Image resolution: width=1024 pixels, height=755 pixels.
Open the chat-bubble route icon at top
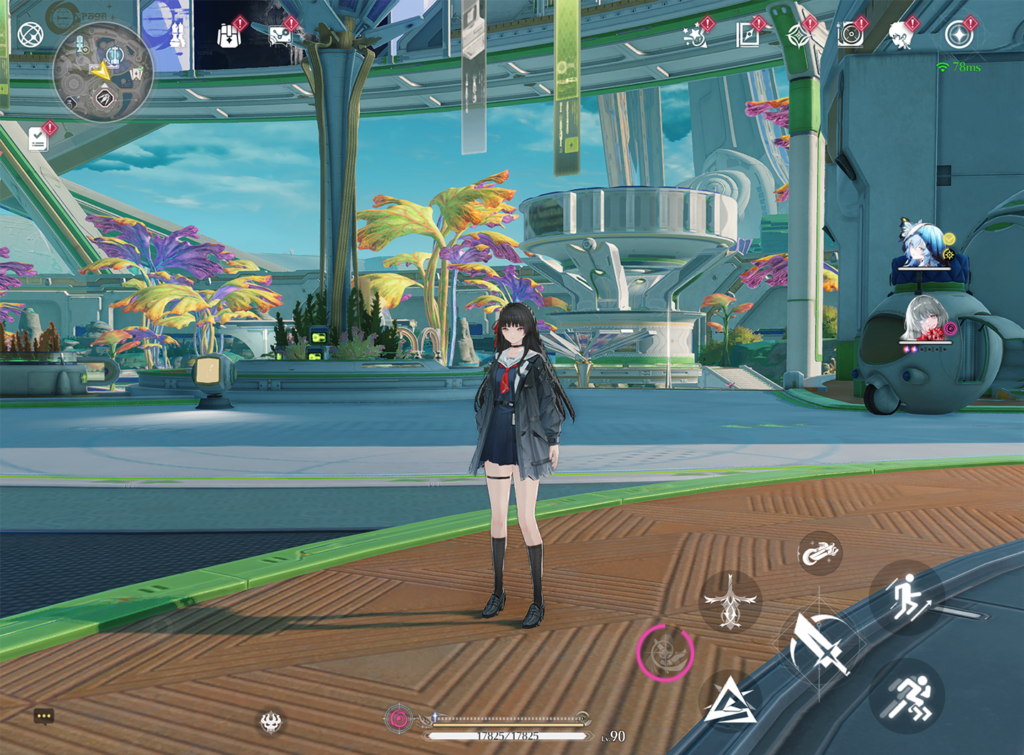click(281, 35)
